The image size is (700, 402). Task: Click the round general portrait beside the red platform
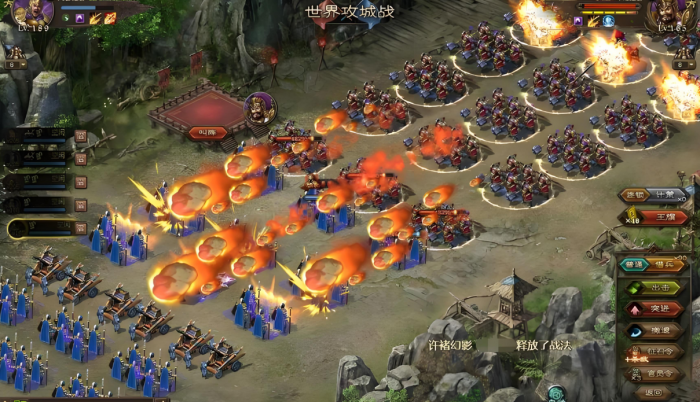pyautogui.click(x=260, y=107)
